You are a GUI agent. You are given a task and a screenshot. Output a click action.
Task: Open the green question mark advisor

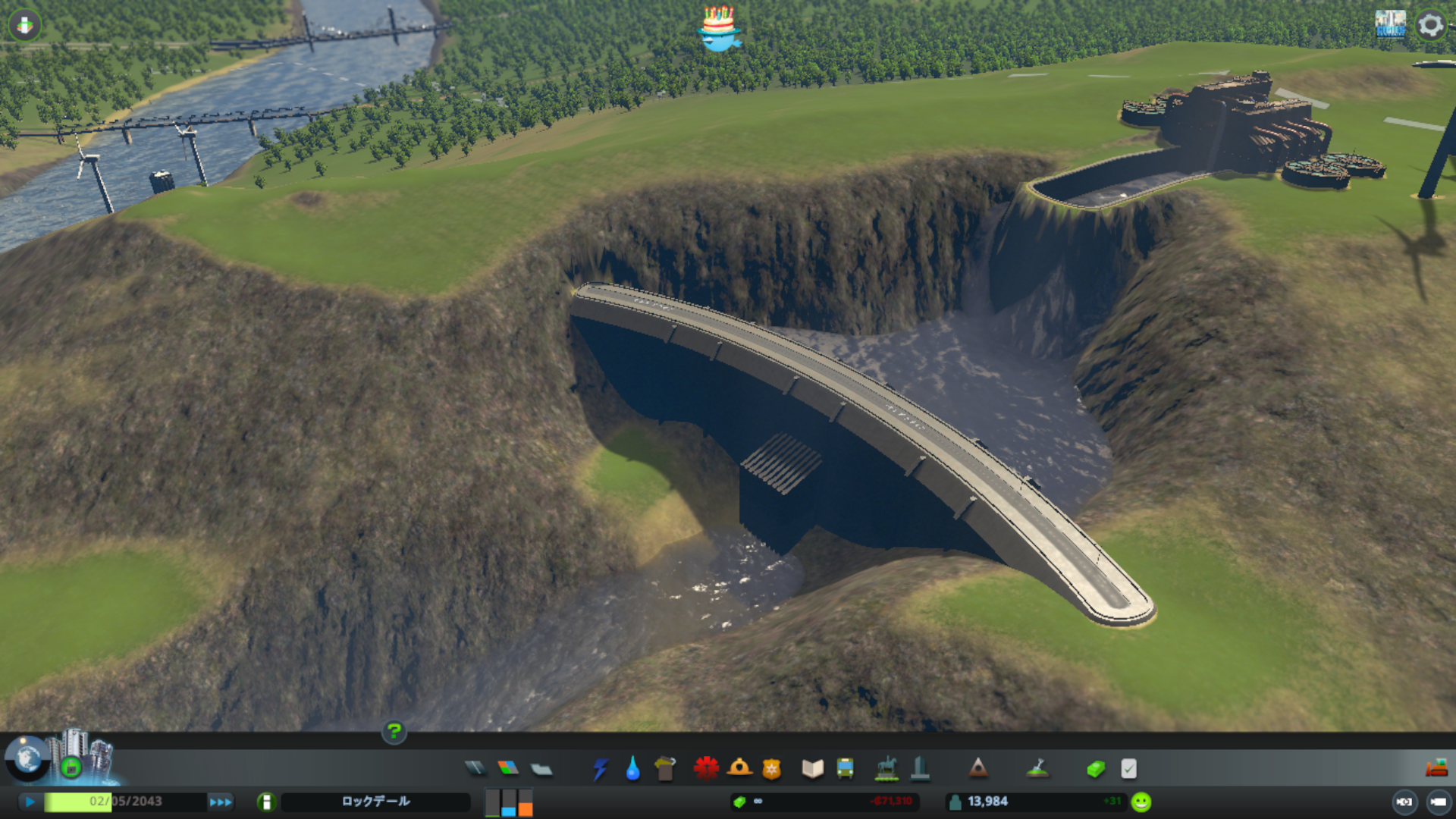tap(394, 732)
